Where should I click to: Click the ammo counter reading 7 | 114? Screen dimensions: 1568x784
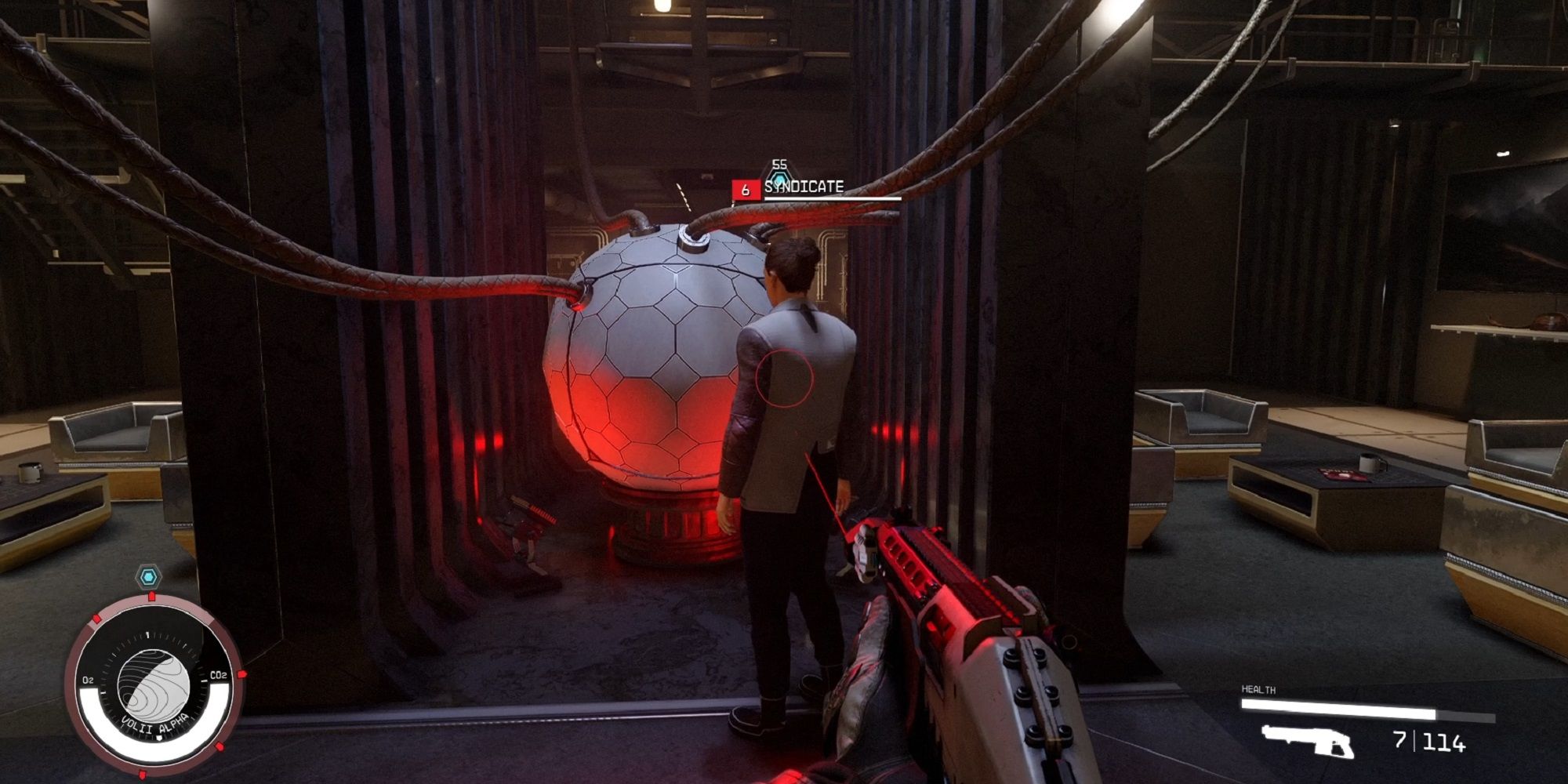click(x=1428, y=742)
